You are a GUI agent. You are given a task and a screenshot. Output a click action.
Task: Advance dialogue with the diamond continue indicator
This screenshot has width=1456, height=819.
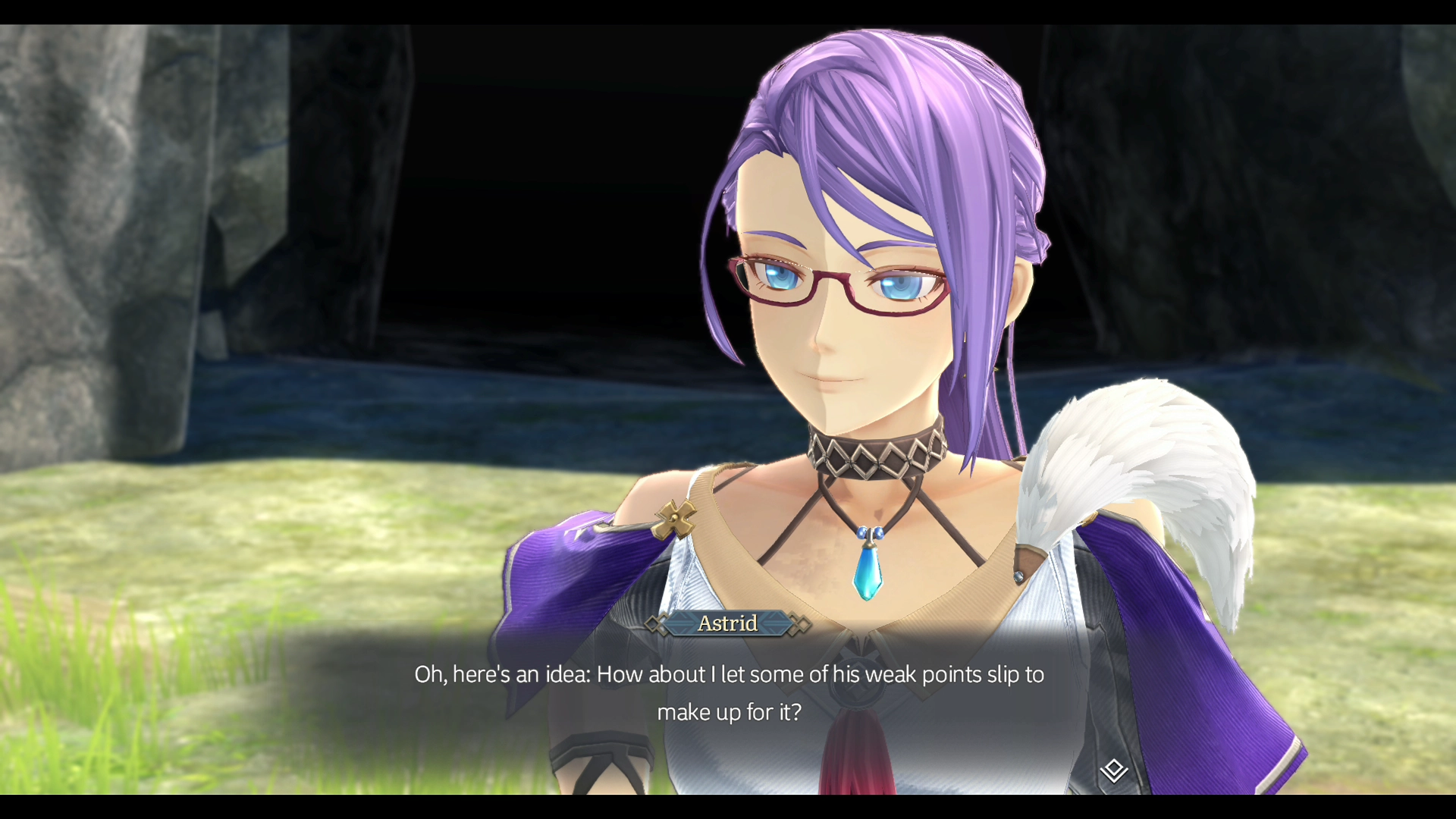pyautogui.click(x=1113, y=770)
